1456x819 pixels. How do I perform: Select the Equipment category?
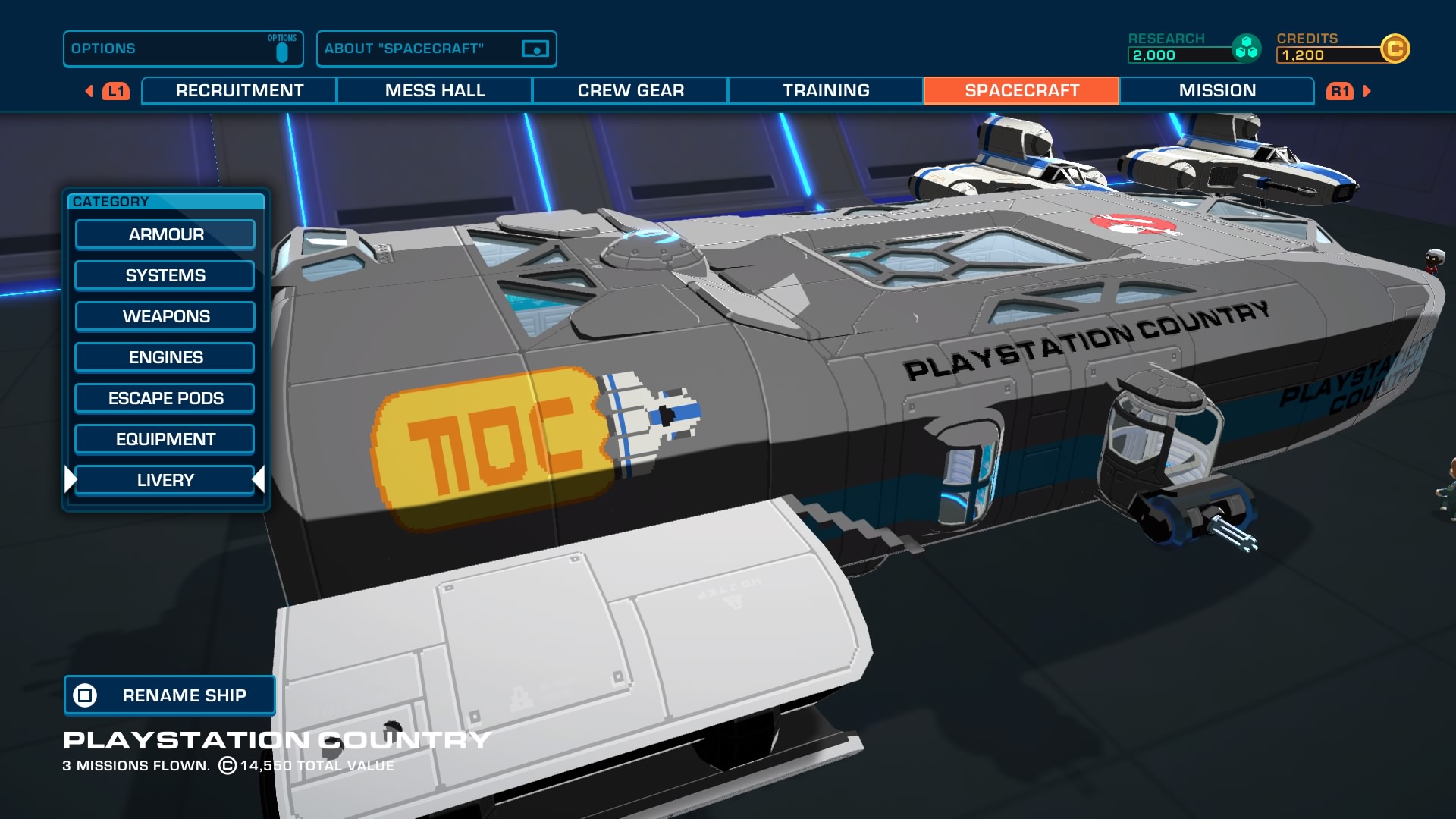165,440
